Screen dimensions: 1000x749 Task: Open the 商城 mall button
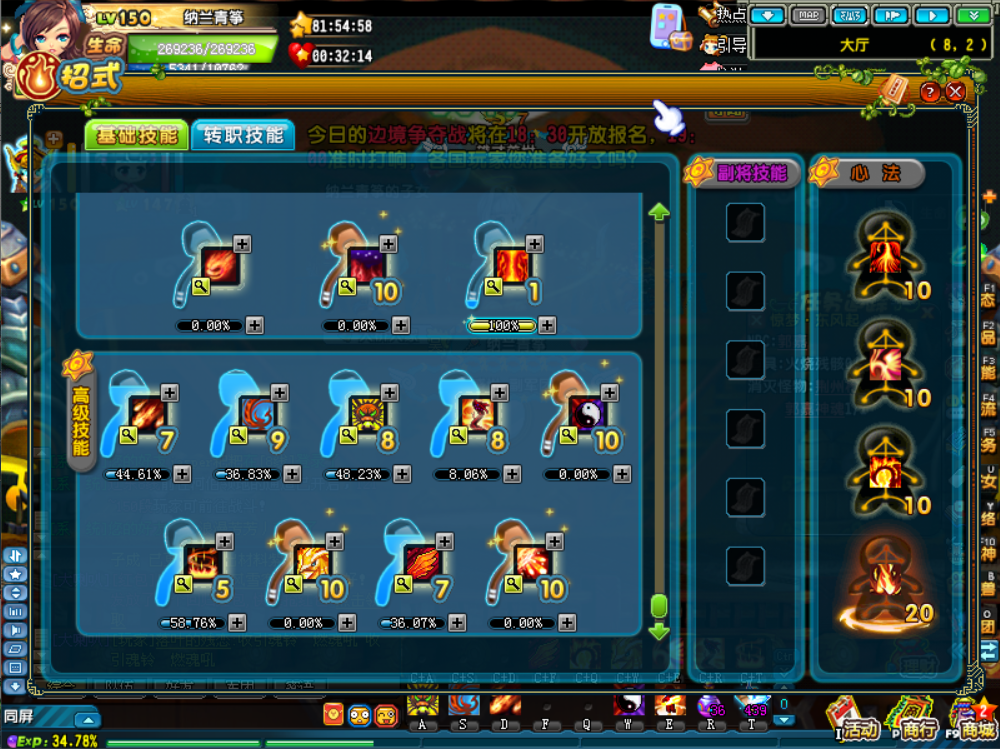(x=972, y=722)
